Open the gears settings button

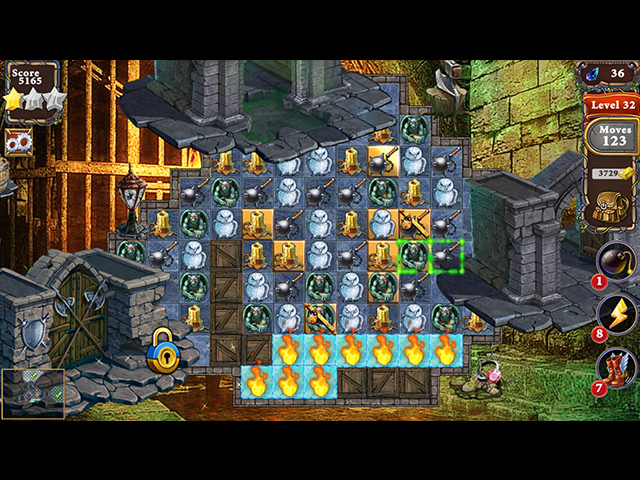(x=19, y=142)
